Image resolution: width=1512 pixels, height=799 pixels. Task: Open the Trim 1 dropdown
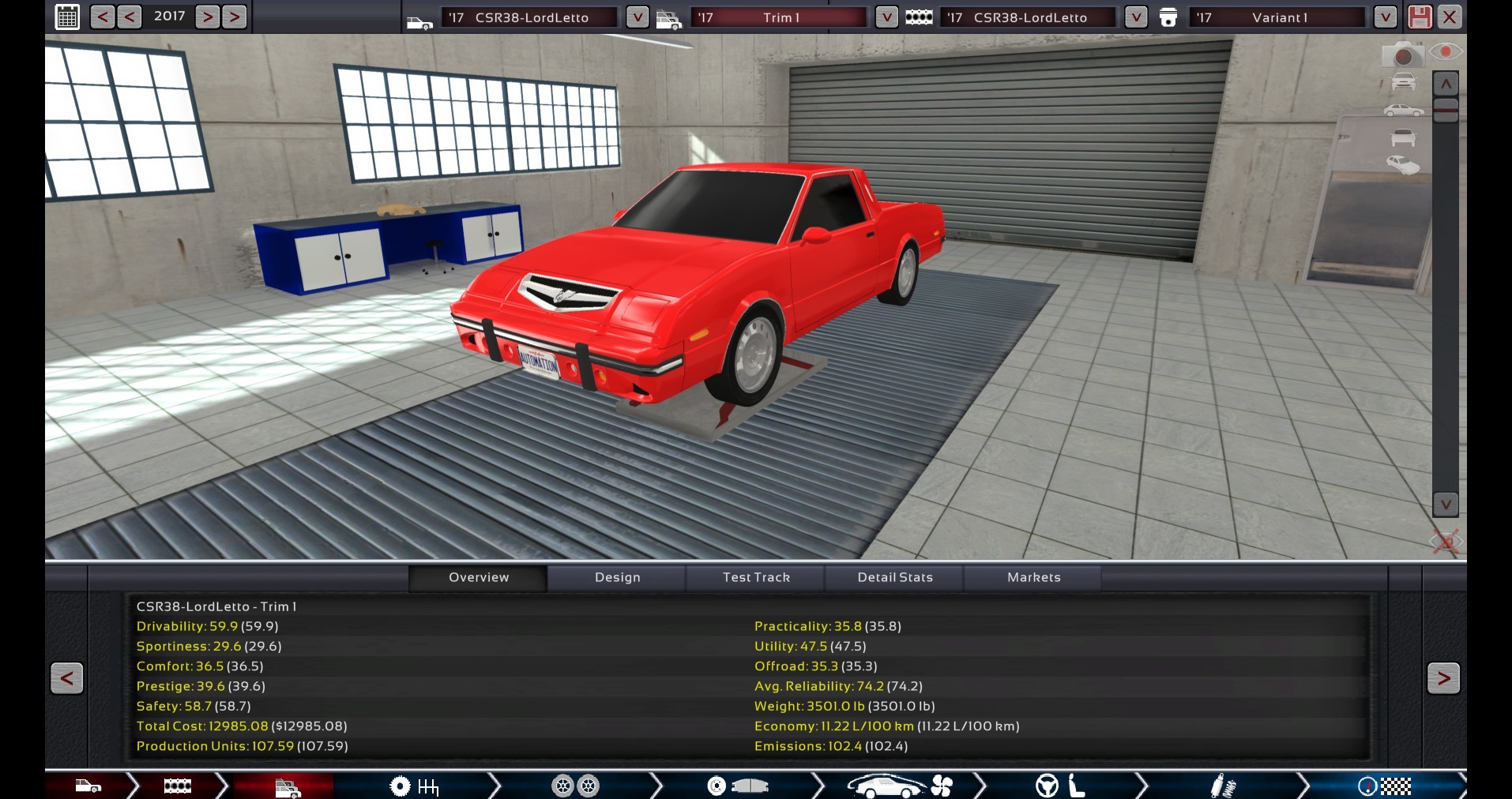pyautogui.click(x=886, y=17)
